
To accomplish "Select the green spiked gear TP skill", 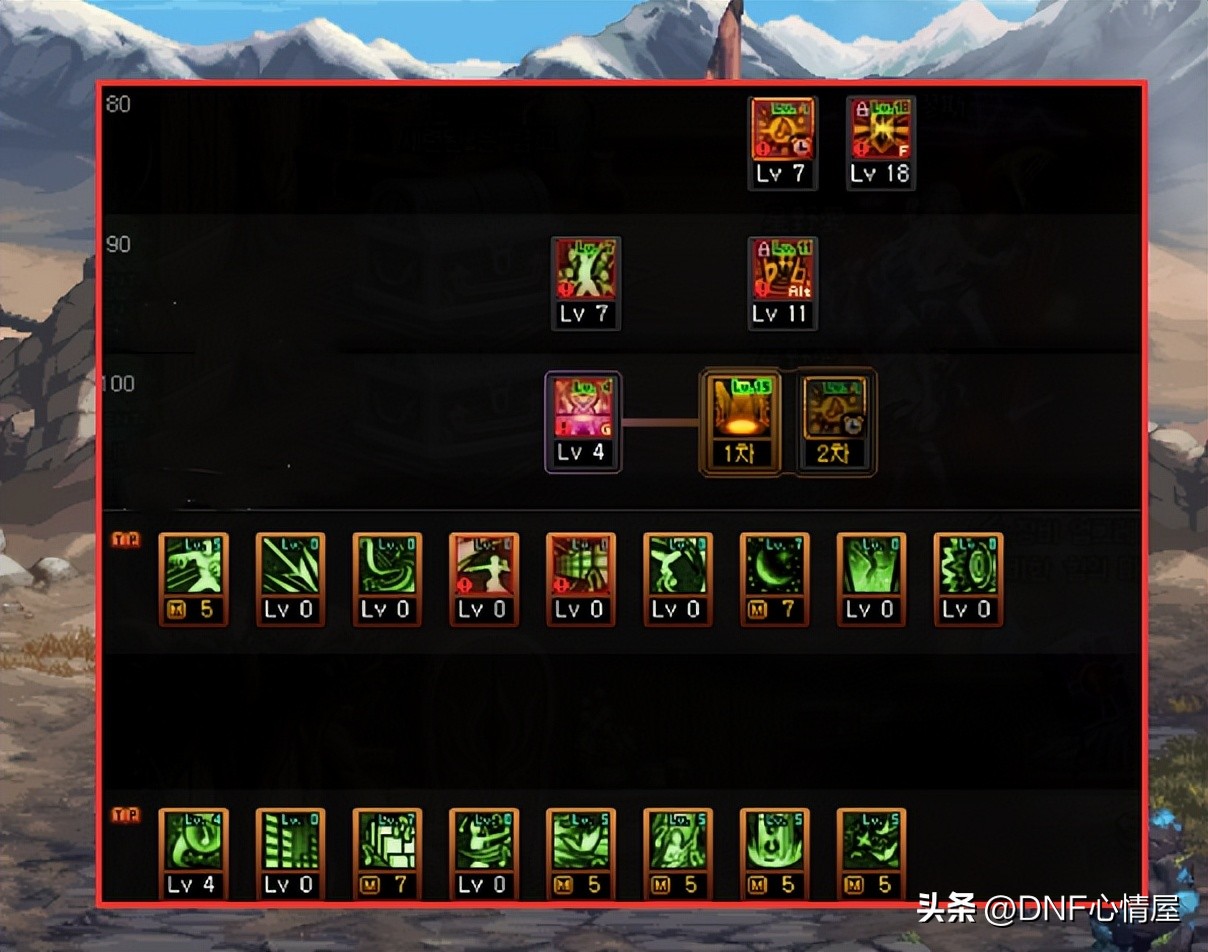I will click(x=968, y=567).
